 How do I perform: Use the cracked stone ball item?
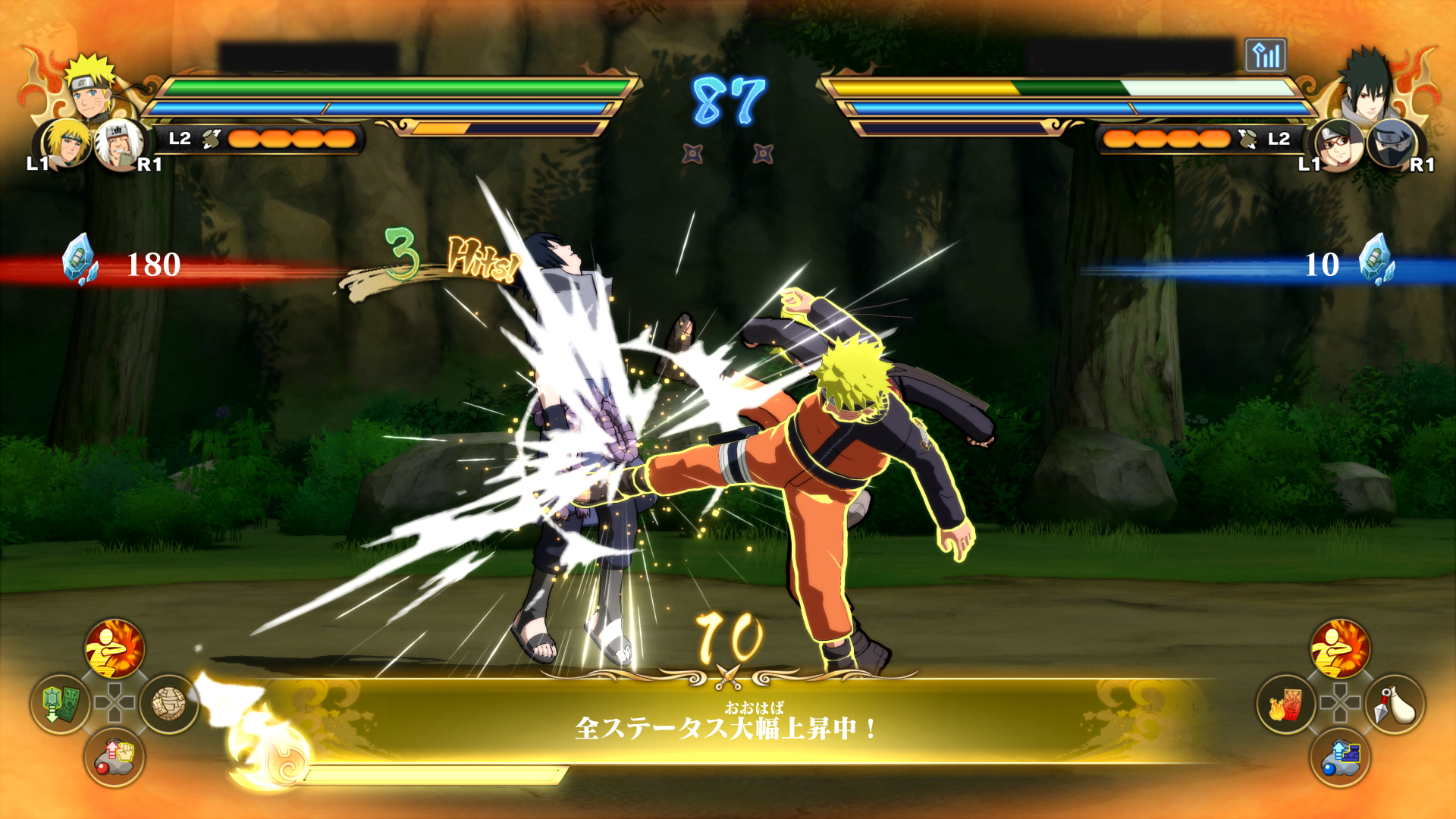[x=168, y=704]
